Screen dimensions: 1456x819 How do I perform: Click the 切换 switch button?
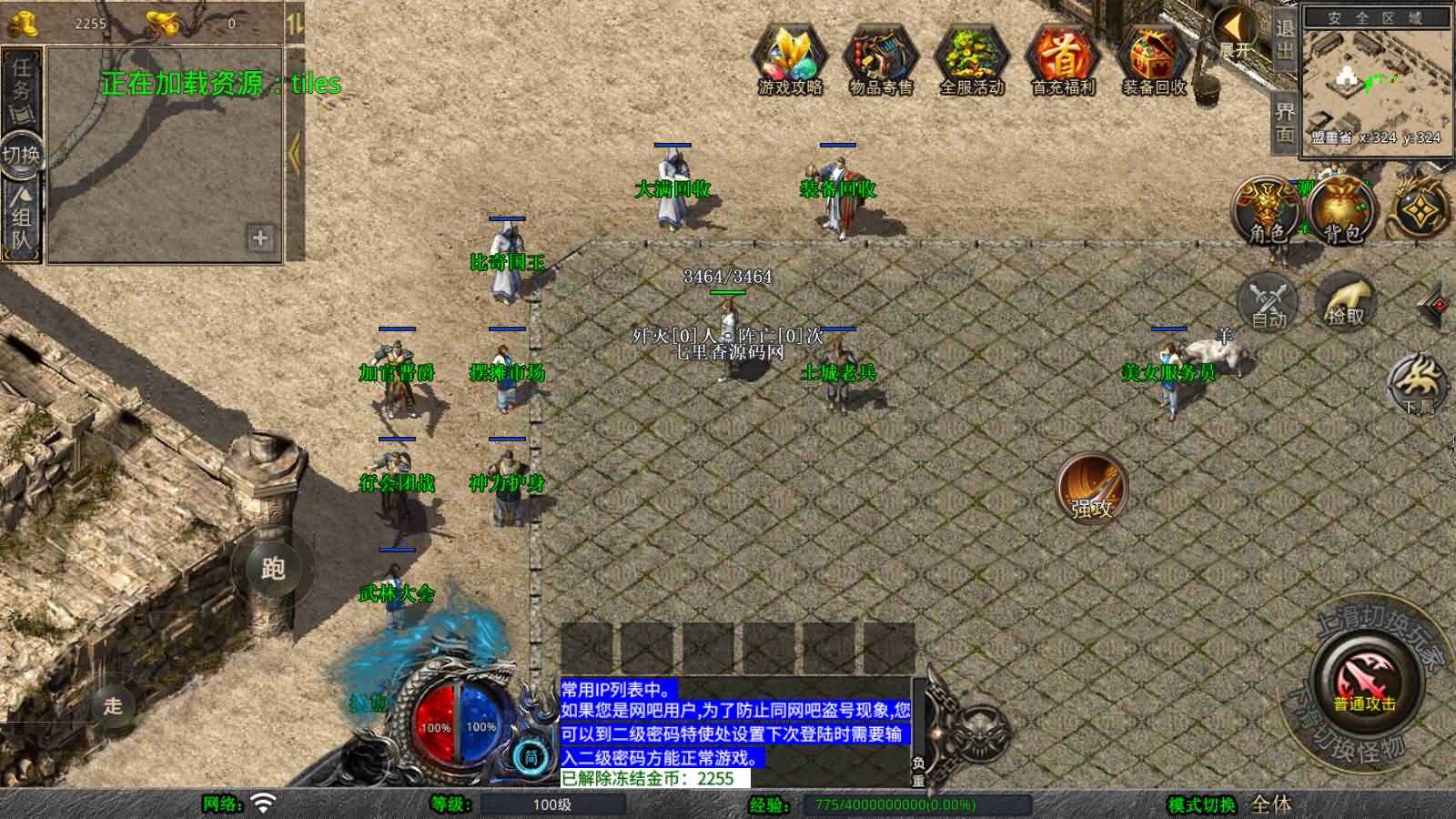(x=22, y=154)
